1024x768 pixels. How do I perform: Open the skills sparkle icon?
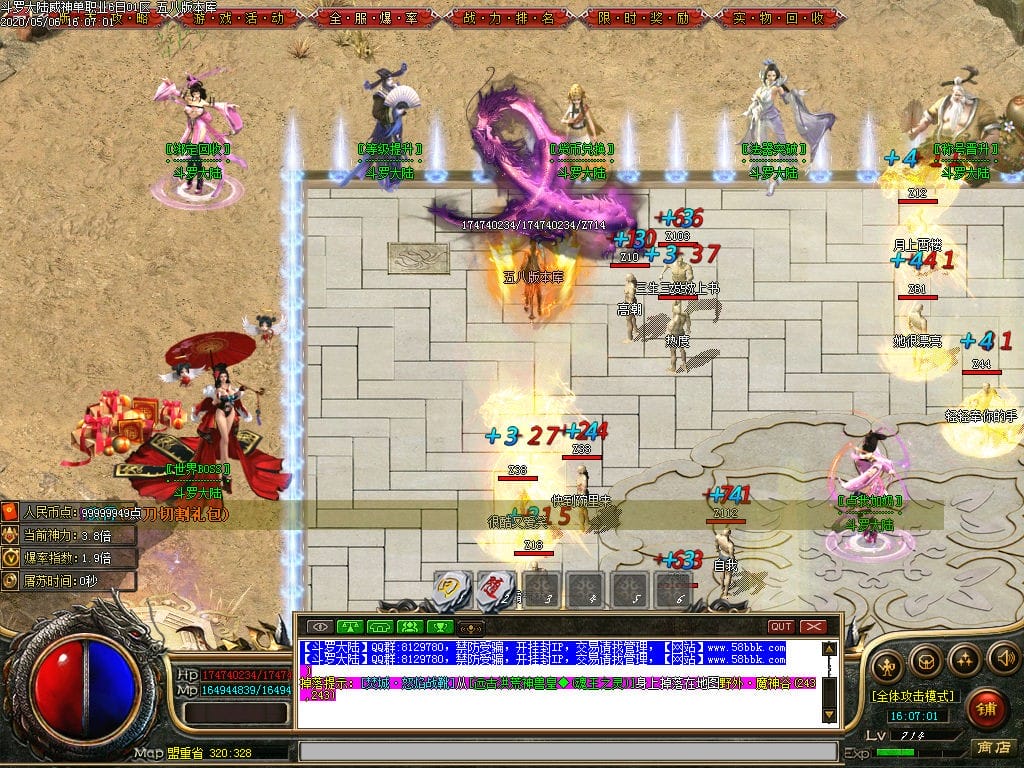pyautogui.click(x=964, y=659)
